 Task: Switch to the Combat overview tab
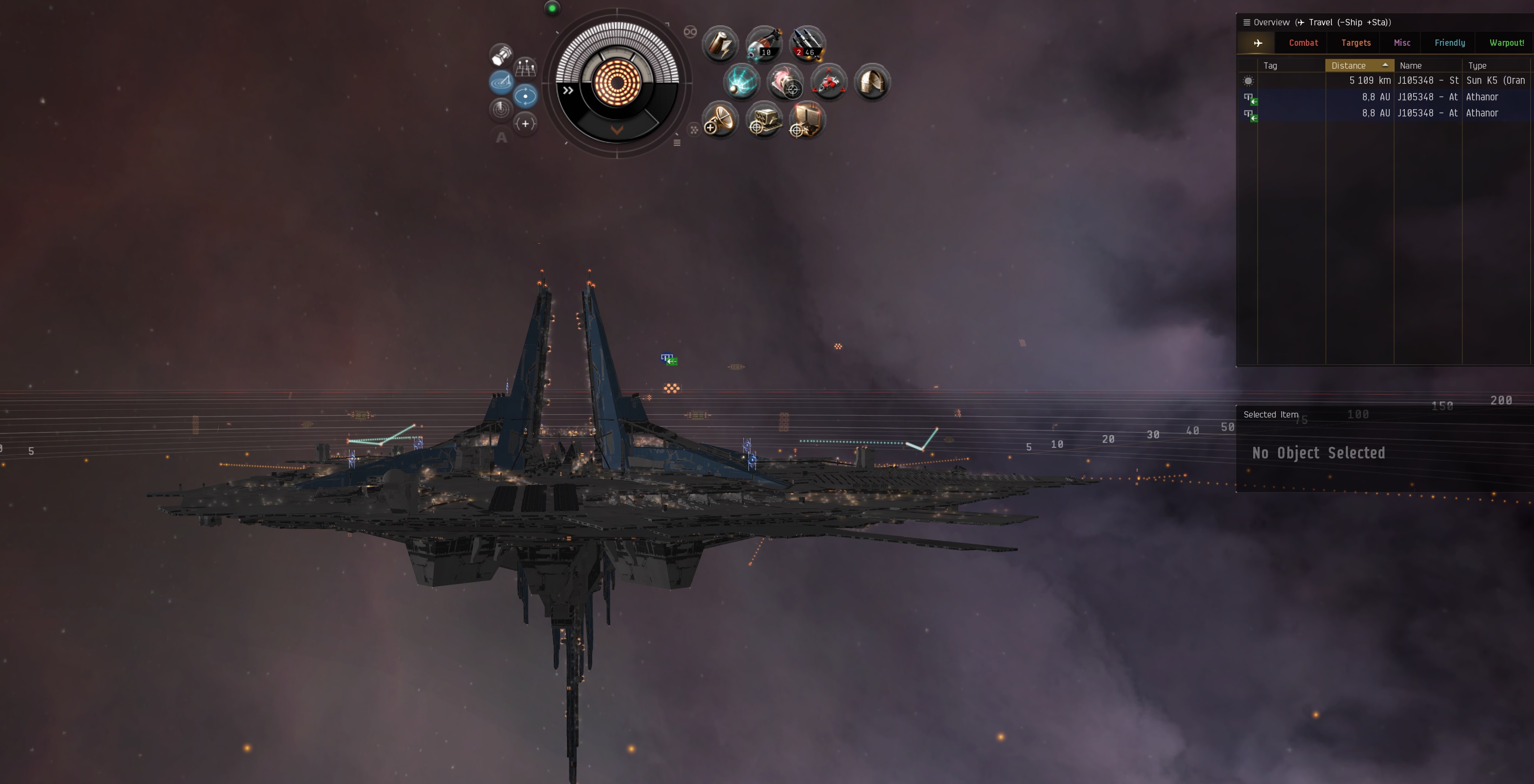pos(1303,43)
